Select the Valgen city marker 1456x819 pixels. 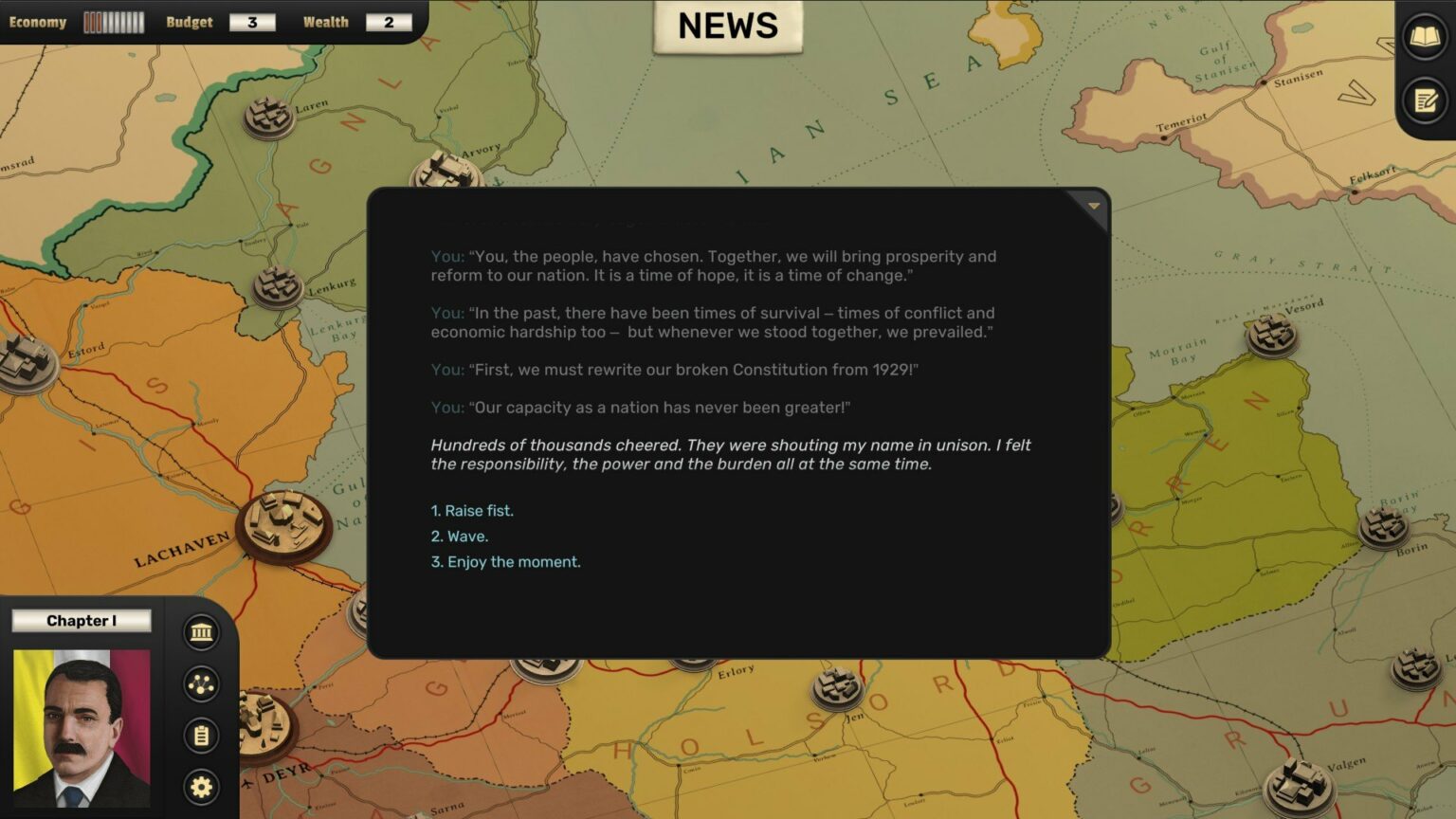1301,785
